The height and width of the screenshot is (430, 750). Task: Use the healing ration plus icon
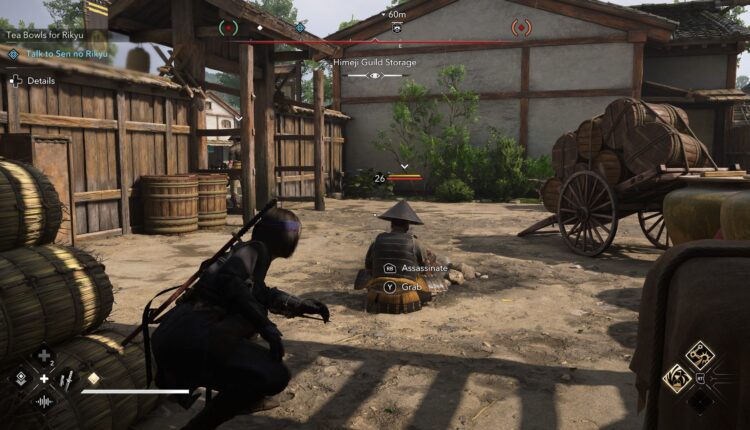click(43, 355)
